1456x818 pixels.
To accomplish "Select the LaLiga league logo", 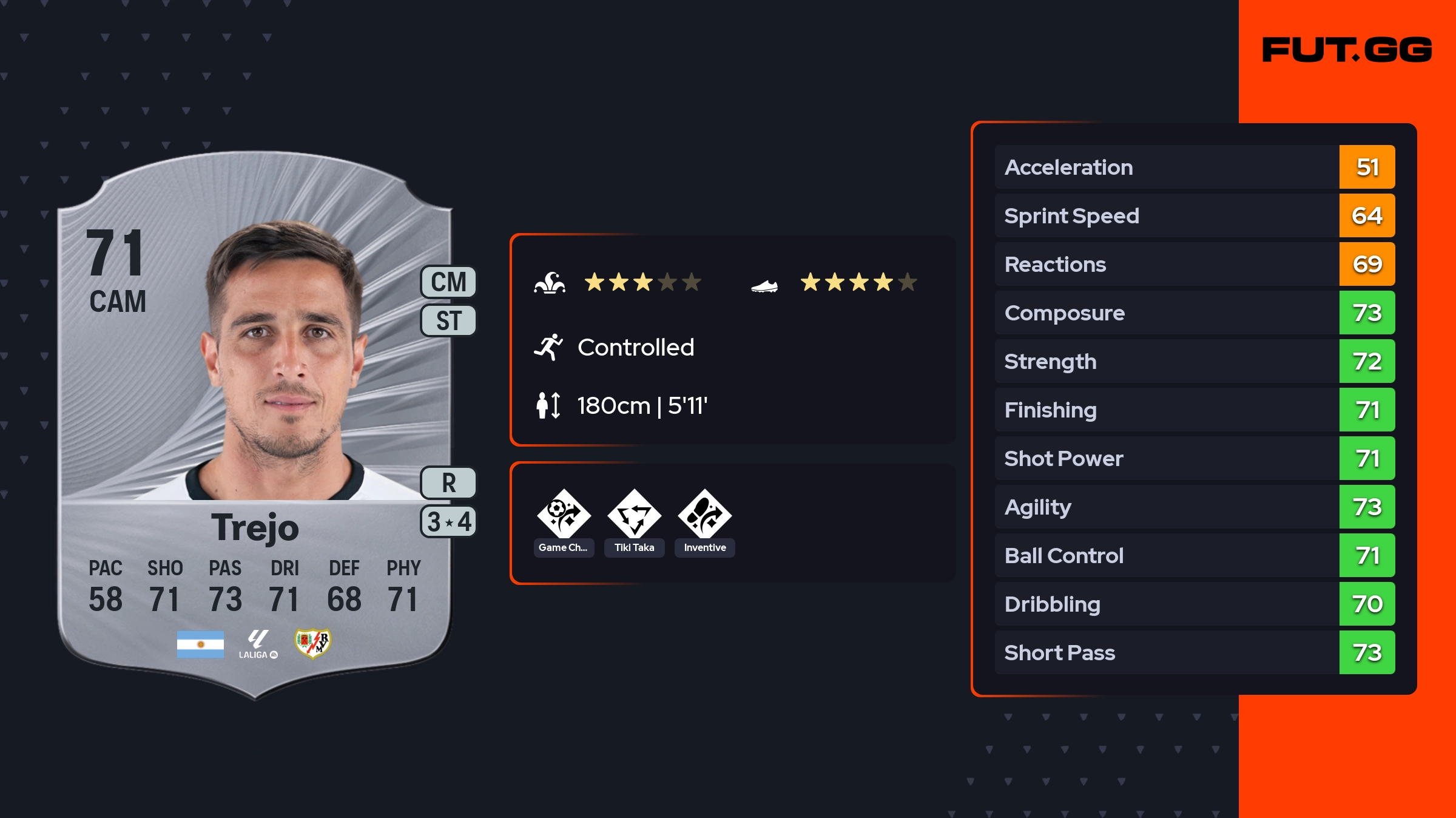I will click(258, 644).
